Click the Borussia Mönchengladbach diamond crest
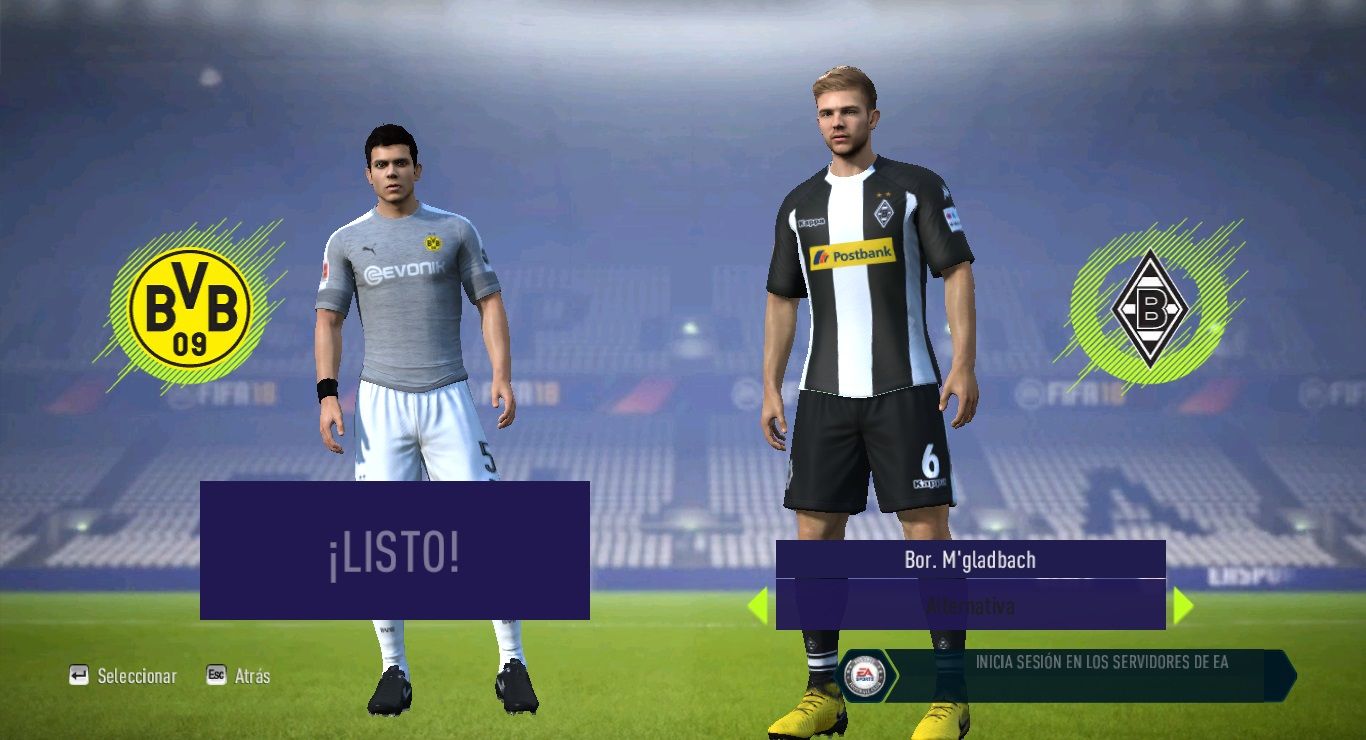Image resolution: width=1366 pixels, height=740 pixels. [1149, 308]
